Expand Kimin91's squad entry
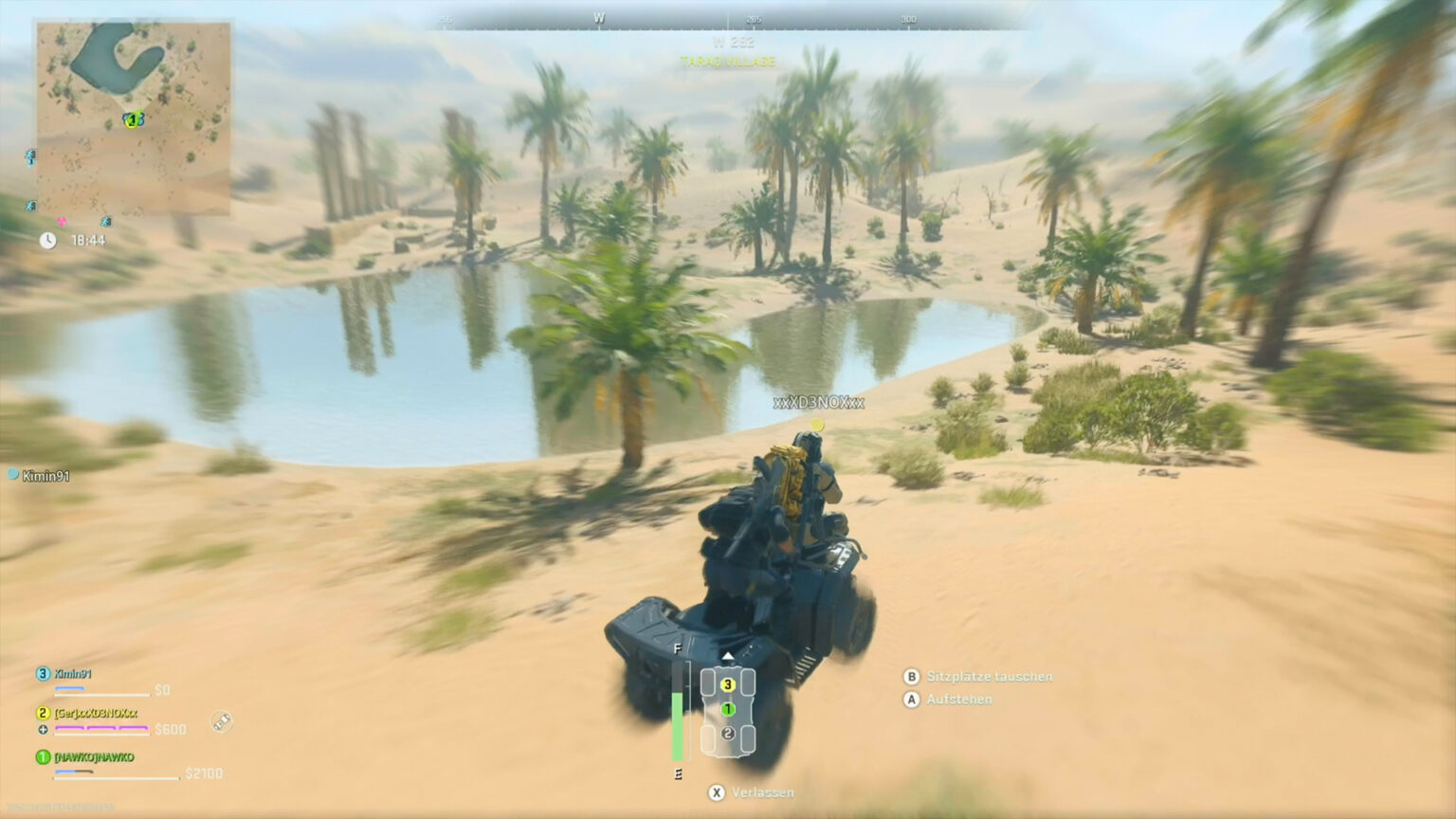1456x819 pixels. click(x=72, y=675)
